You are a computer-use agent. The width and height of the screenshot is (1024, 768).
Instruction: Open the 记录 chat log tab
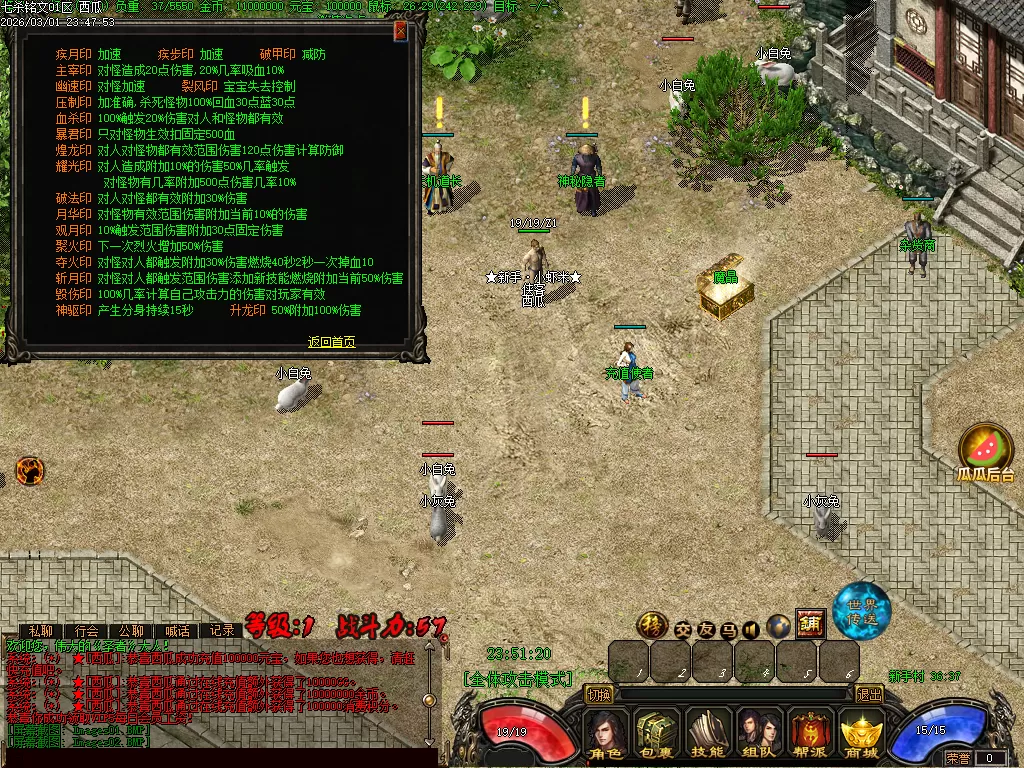(x=222, y=631)
